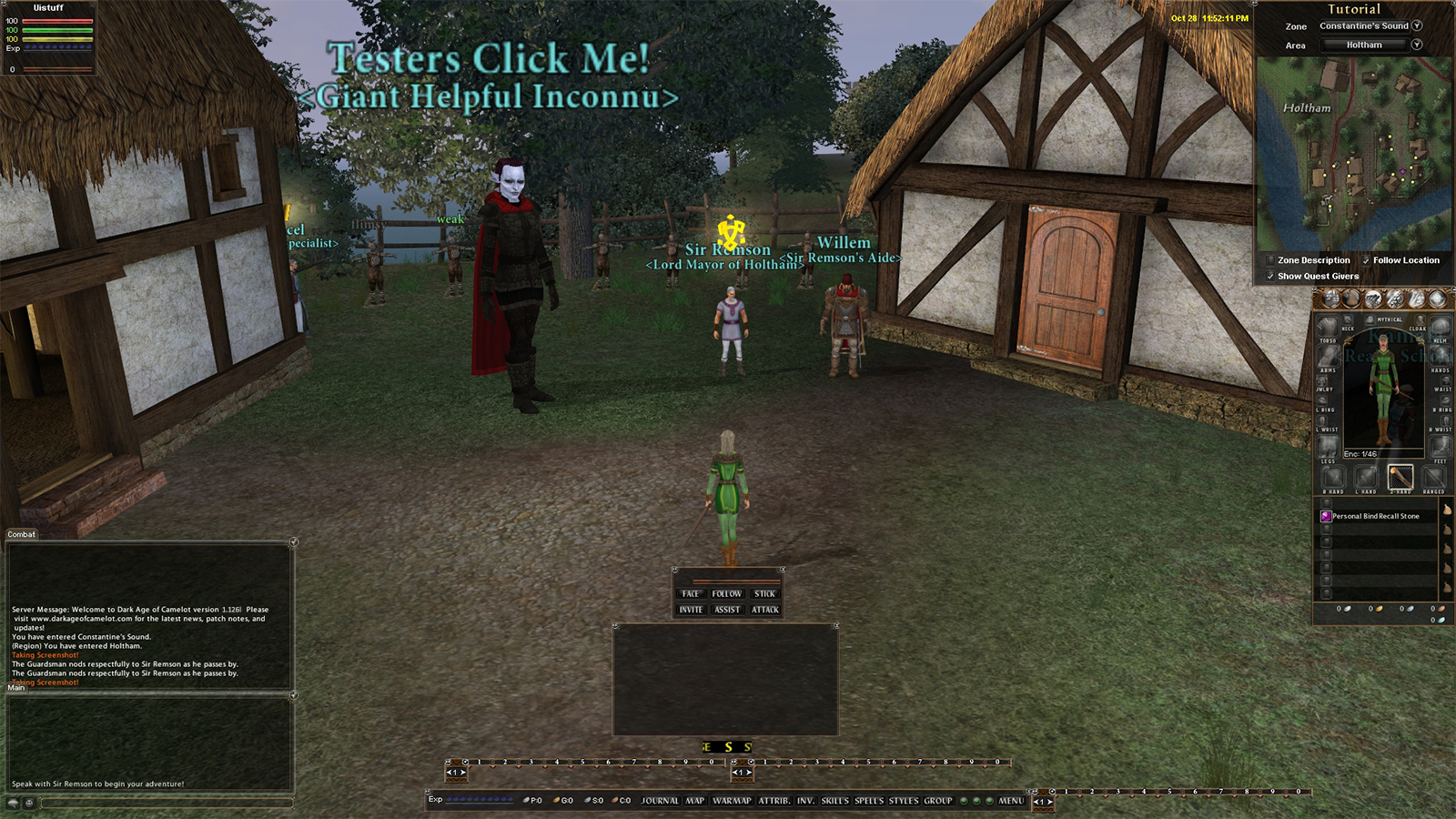Viewport: 1456px width, 819px height.
Task: Open the Skills list
Action: coord(834,801)
